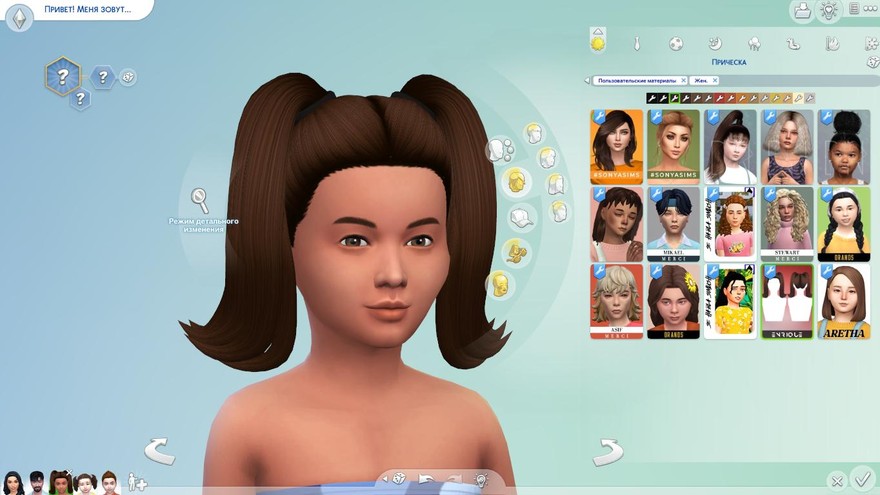The image size is (880, 495).
Task: Open the hats category cap icon
Action: pos(520,217)
